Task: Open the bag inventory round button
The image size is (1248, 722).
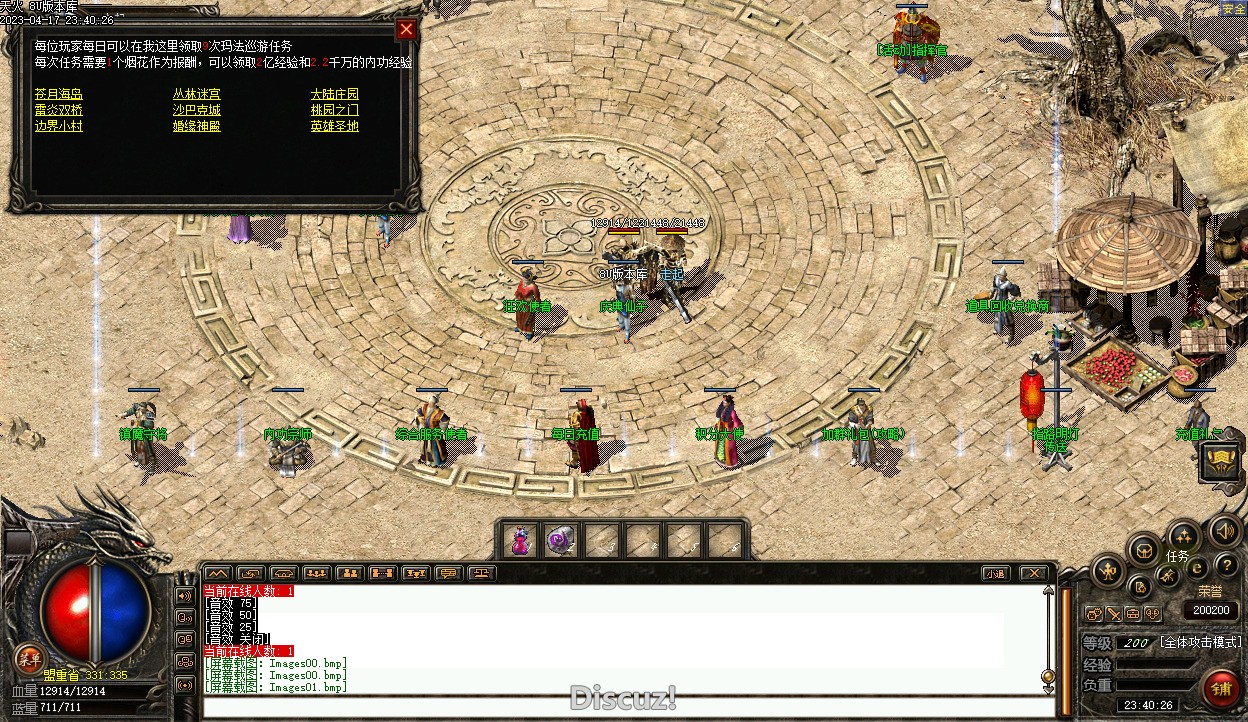Action: coord(1142,550)
